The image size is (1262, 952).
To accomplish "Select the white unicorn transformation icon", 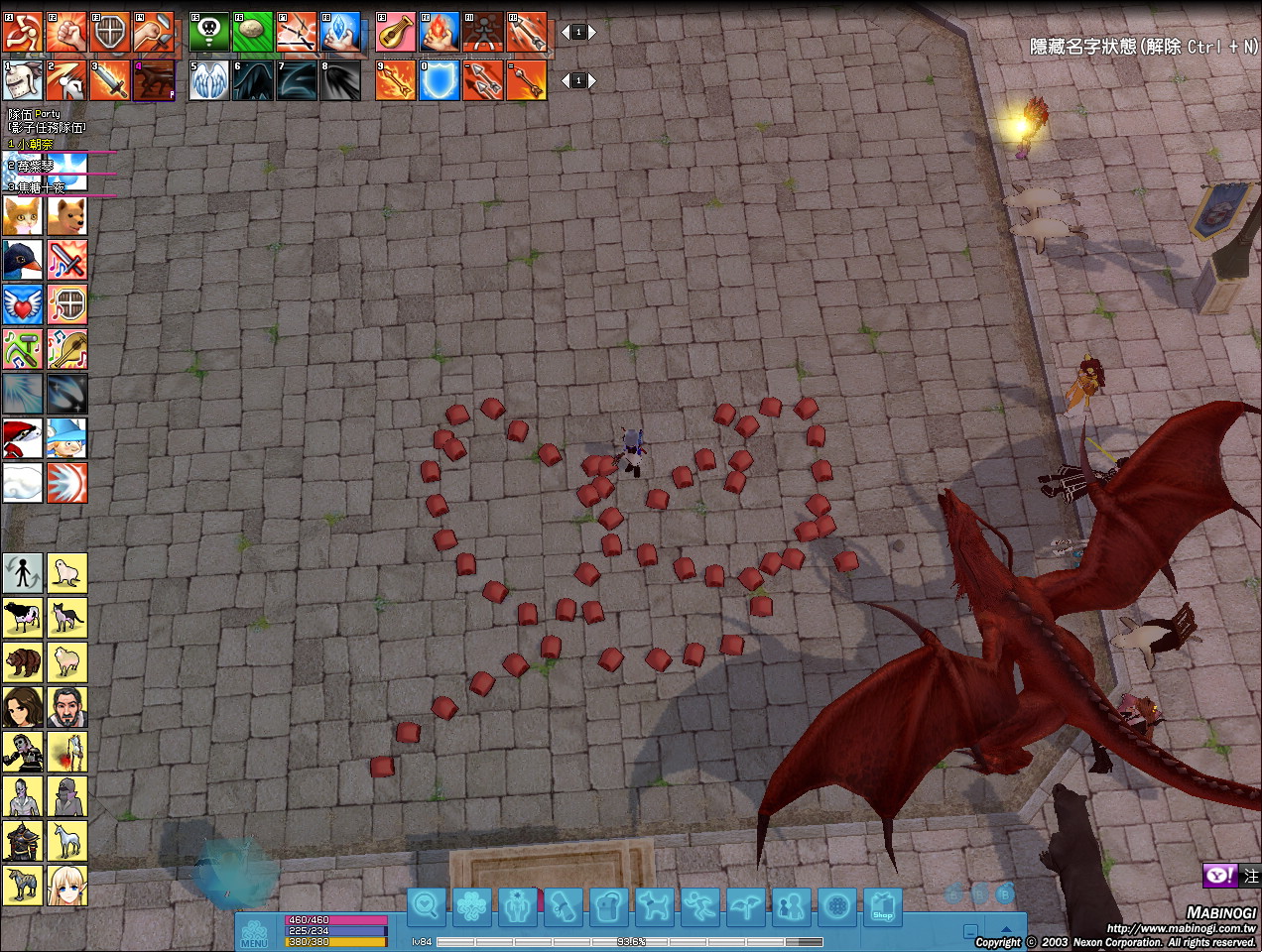I will click(66, 841).
